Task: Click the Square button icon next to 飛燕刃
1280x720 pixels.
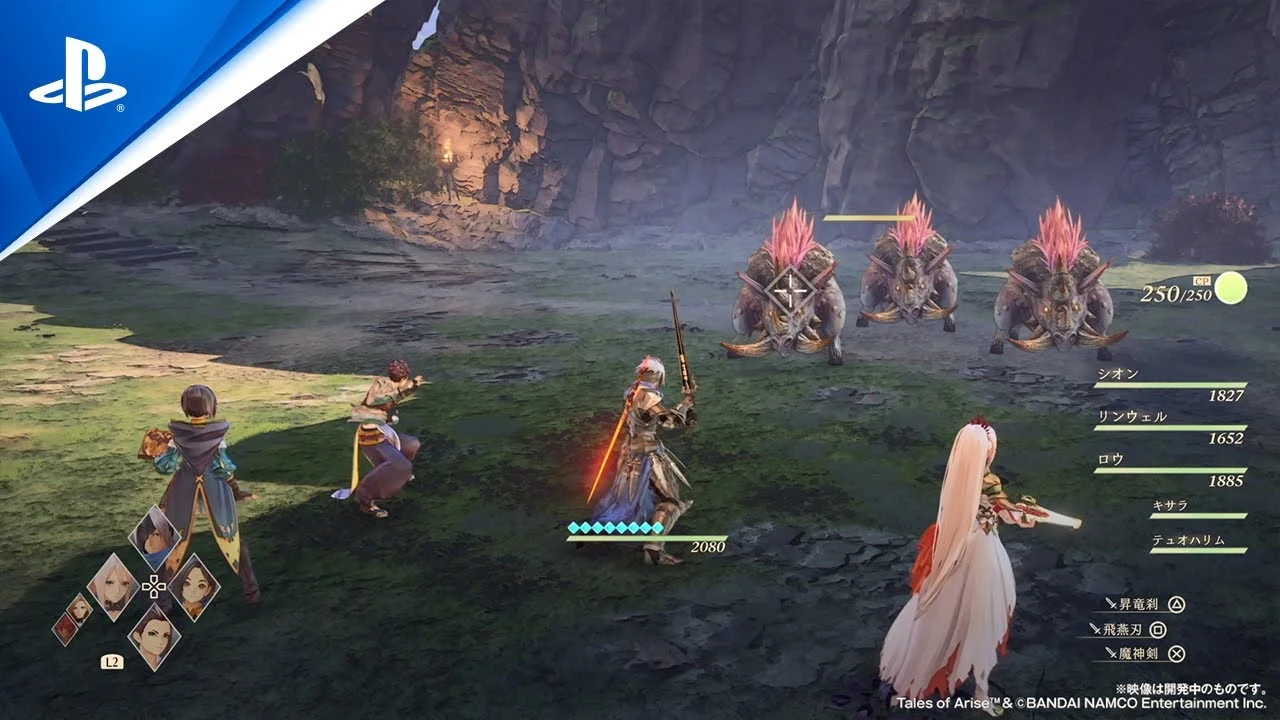Action: click(x=1158, y=629)
